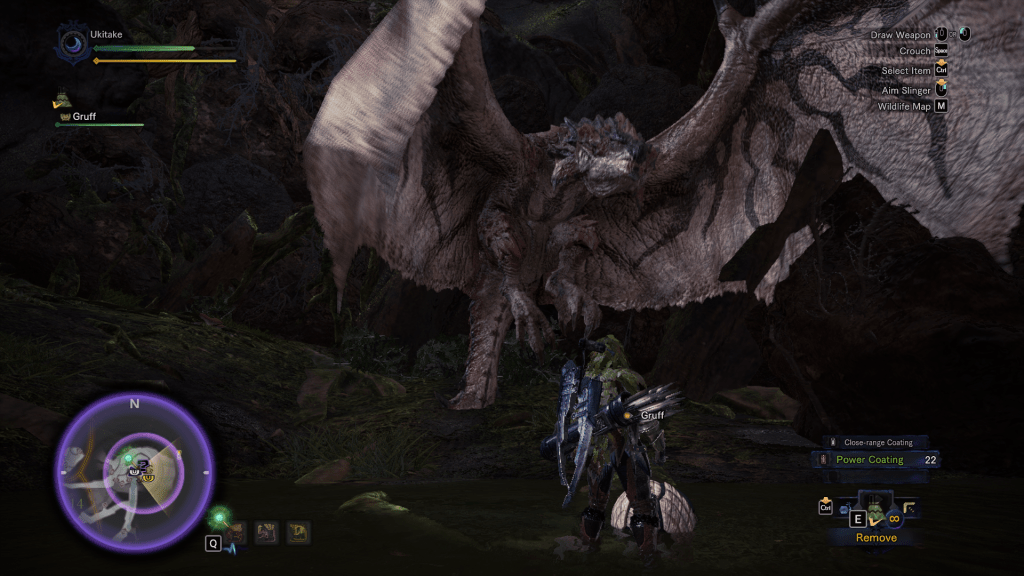Screen dimensions: 1024x576
Task: Select Palico Gruff's crown icon
Action: pos(65,117)
